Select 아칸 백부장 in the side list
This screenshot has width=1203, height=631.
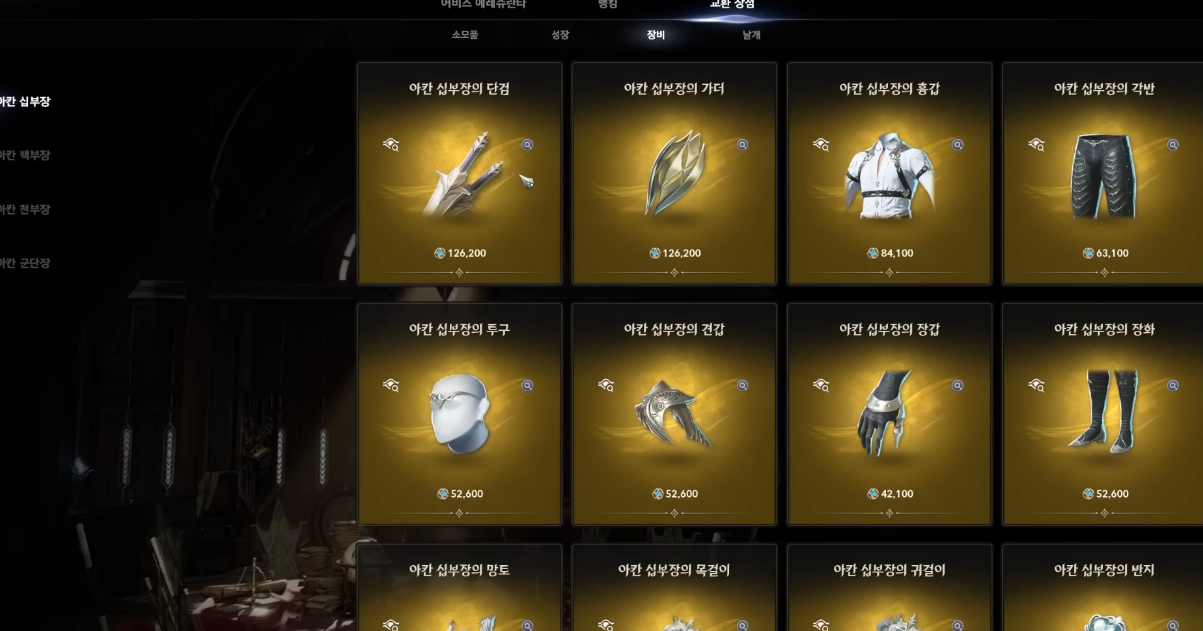(x=25, y=156)
